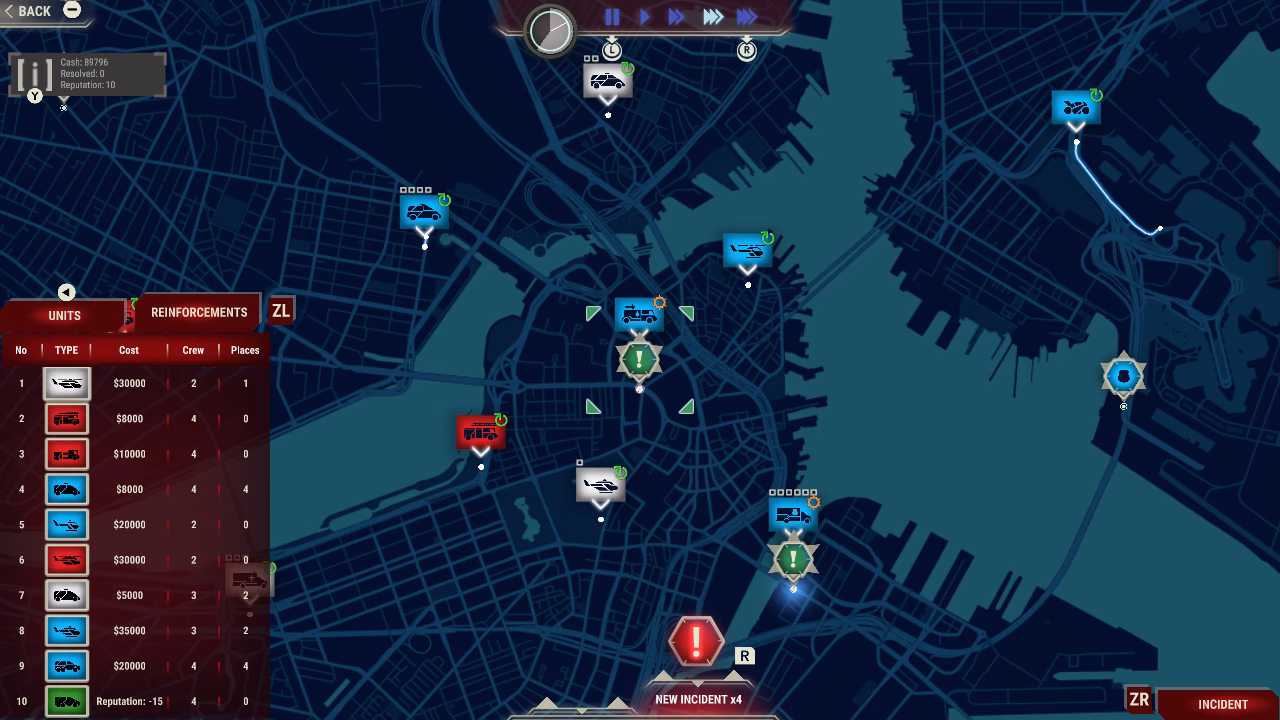Pick the white $5000 ambulance car reinforcement
Viewport: 1280px width, 720px height.
point(66,596)
